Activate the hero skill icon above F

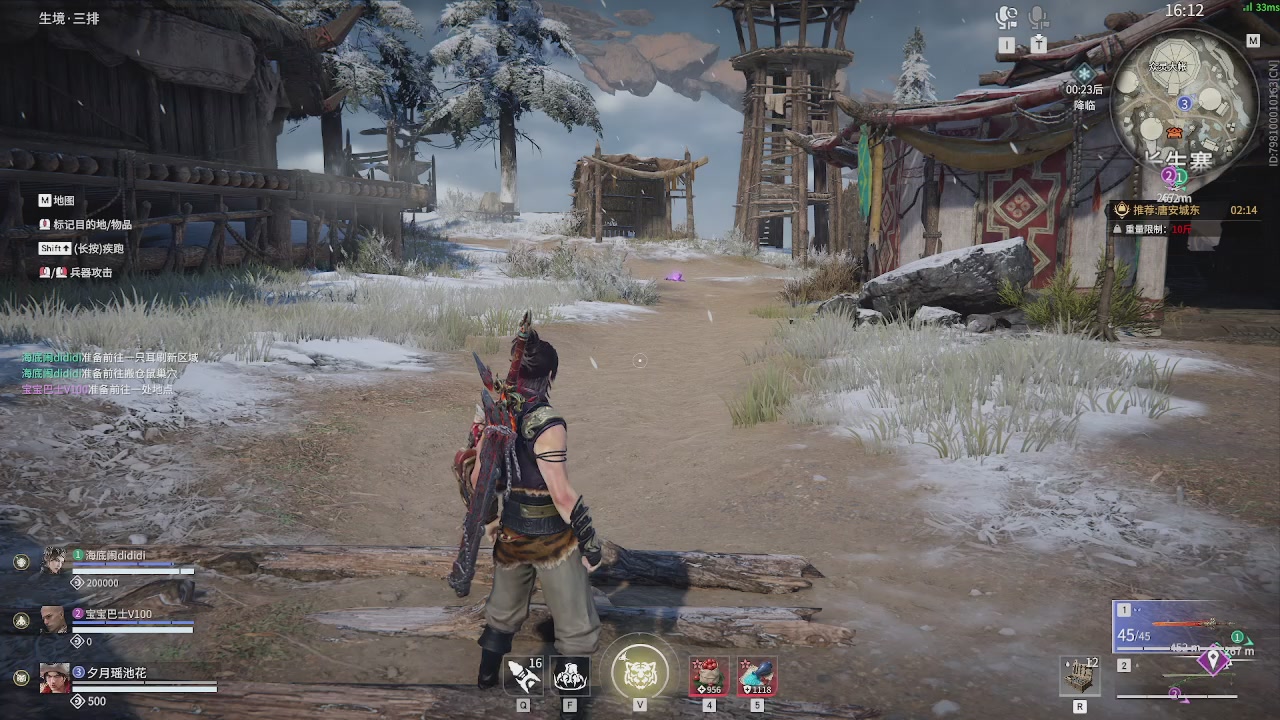pos(570,677)
